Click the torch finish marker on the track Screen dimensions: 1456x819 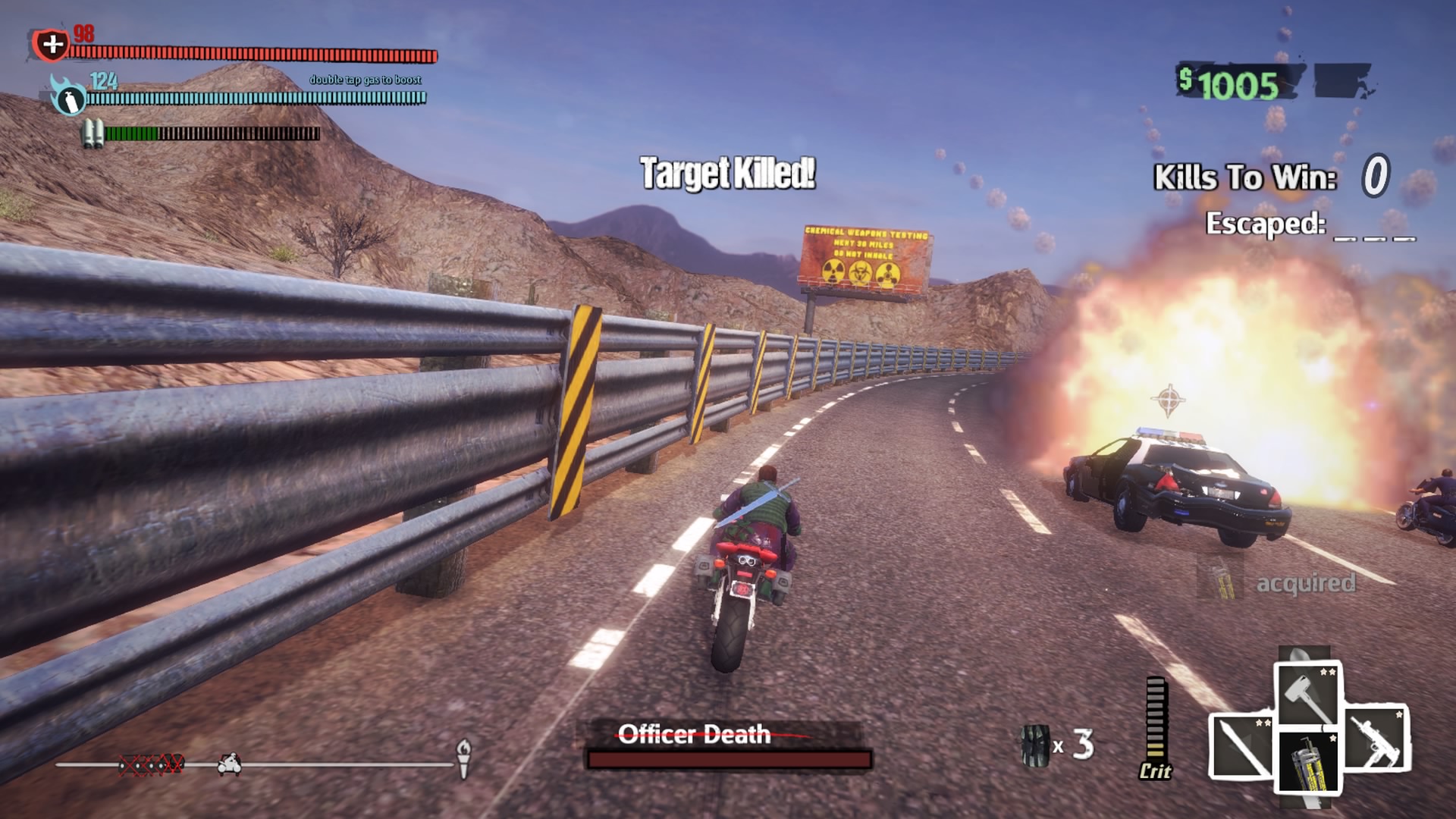point(463,757)
